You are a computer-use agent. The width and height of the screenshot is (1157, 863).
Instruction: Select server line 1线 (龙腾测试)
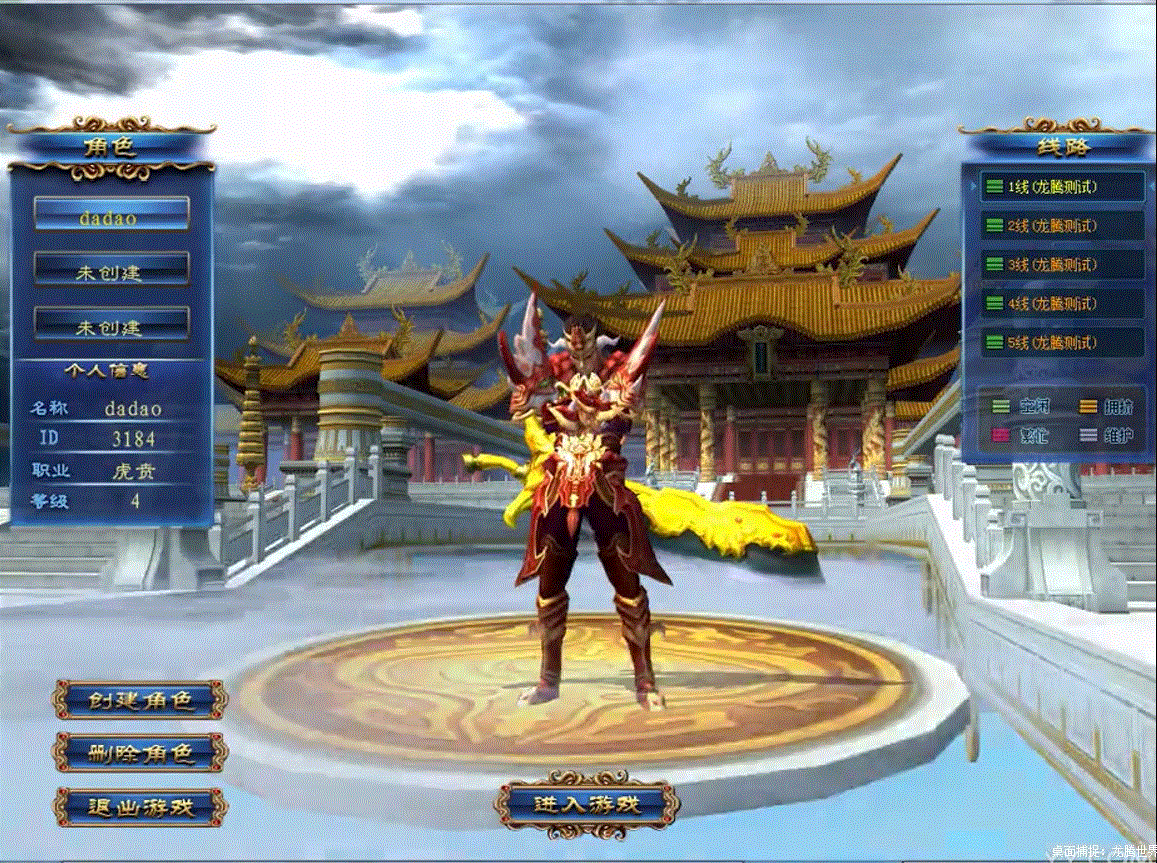point(1061,186)
